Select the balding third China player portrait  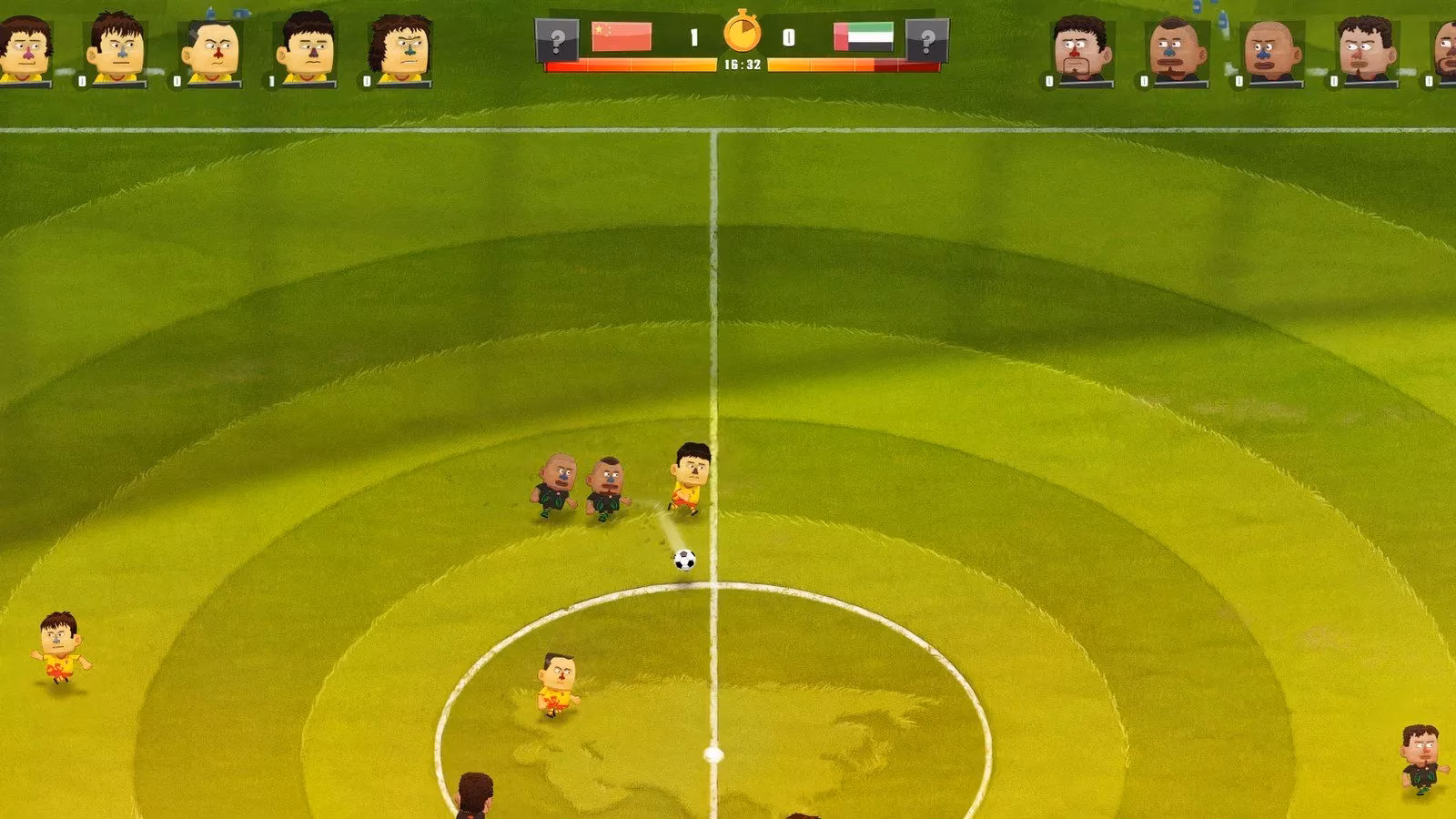(212, 45)
